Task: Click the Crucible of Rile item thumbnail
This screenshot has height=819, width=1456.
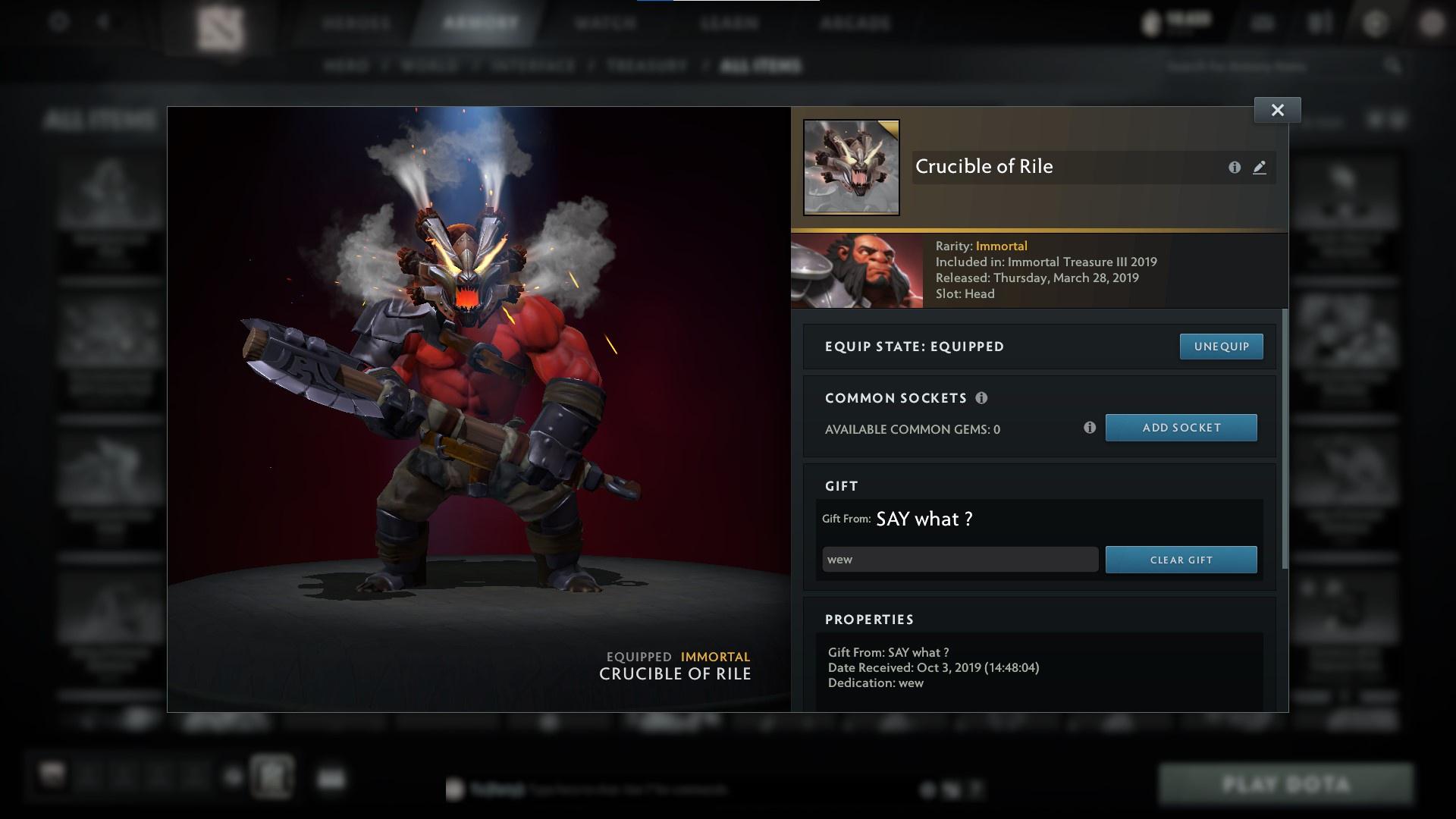Action: coord(851,166)
